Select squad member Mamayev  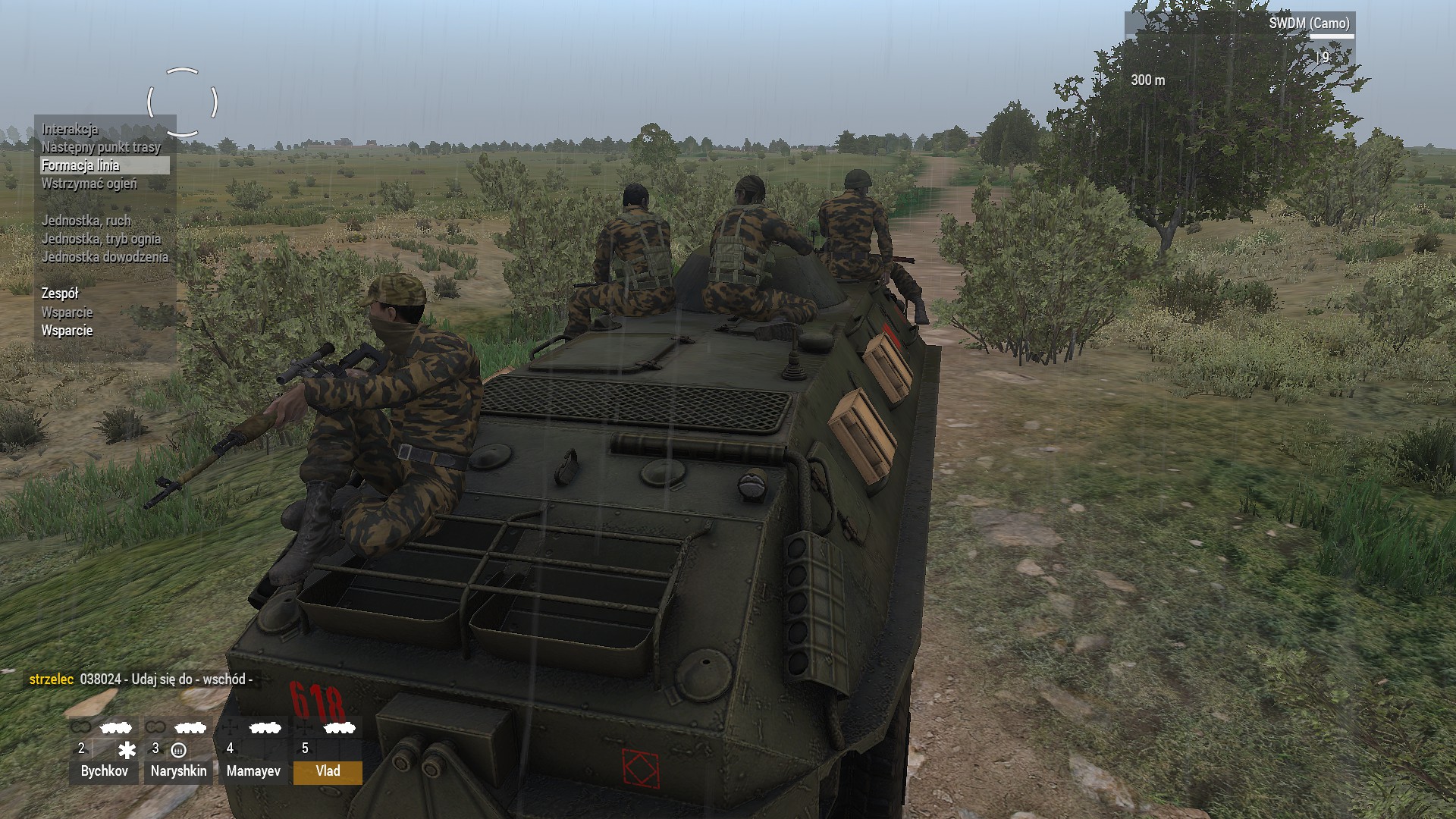tap(253, 771)
